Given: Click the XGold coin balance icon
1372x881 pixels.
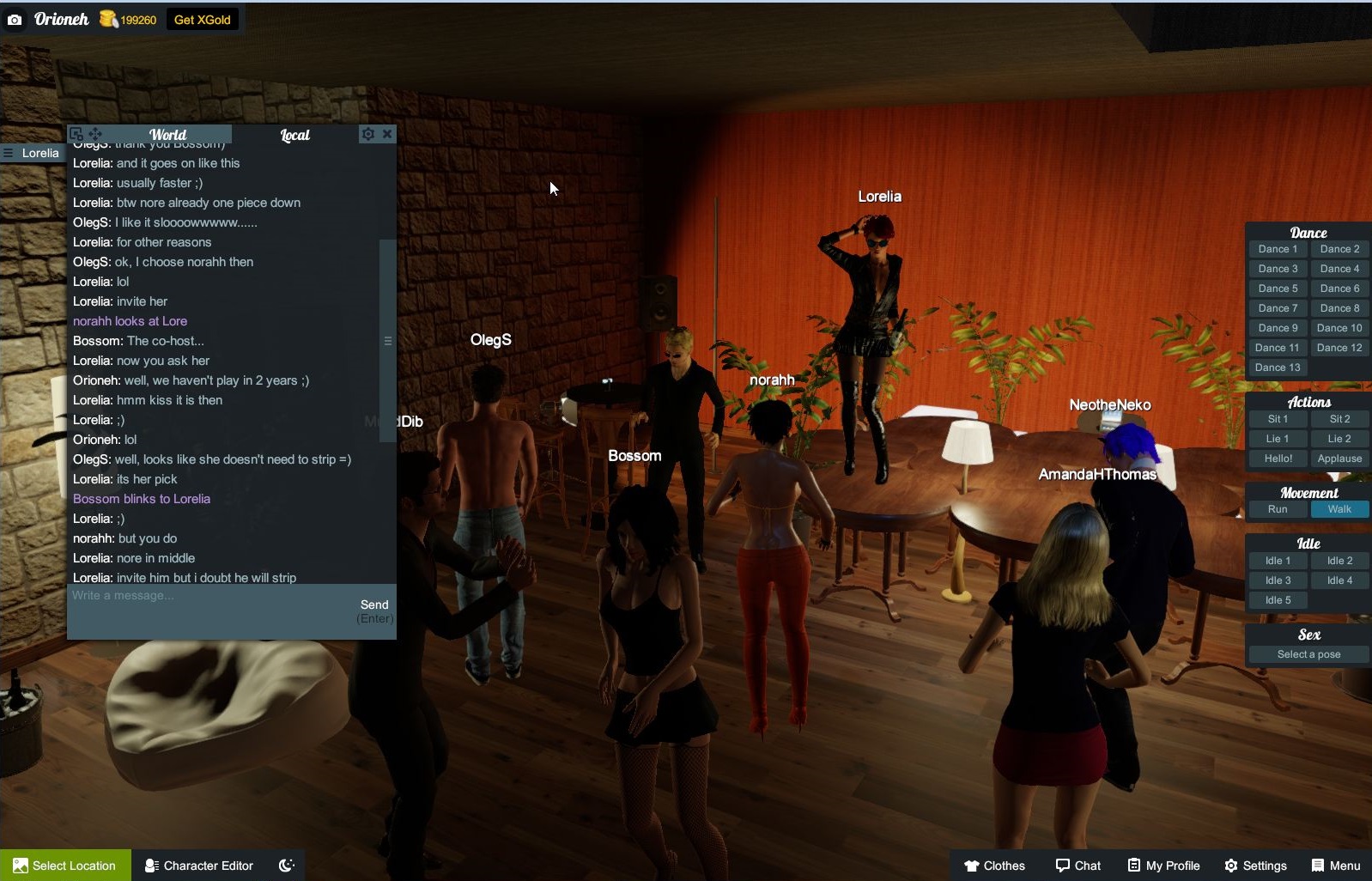Looking at the screenshot, I should [107, 18].
